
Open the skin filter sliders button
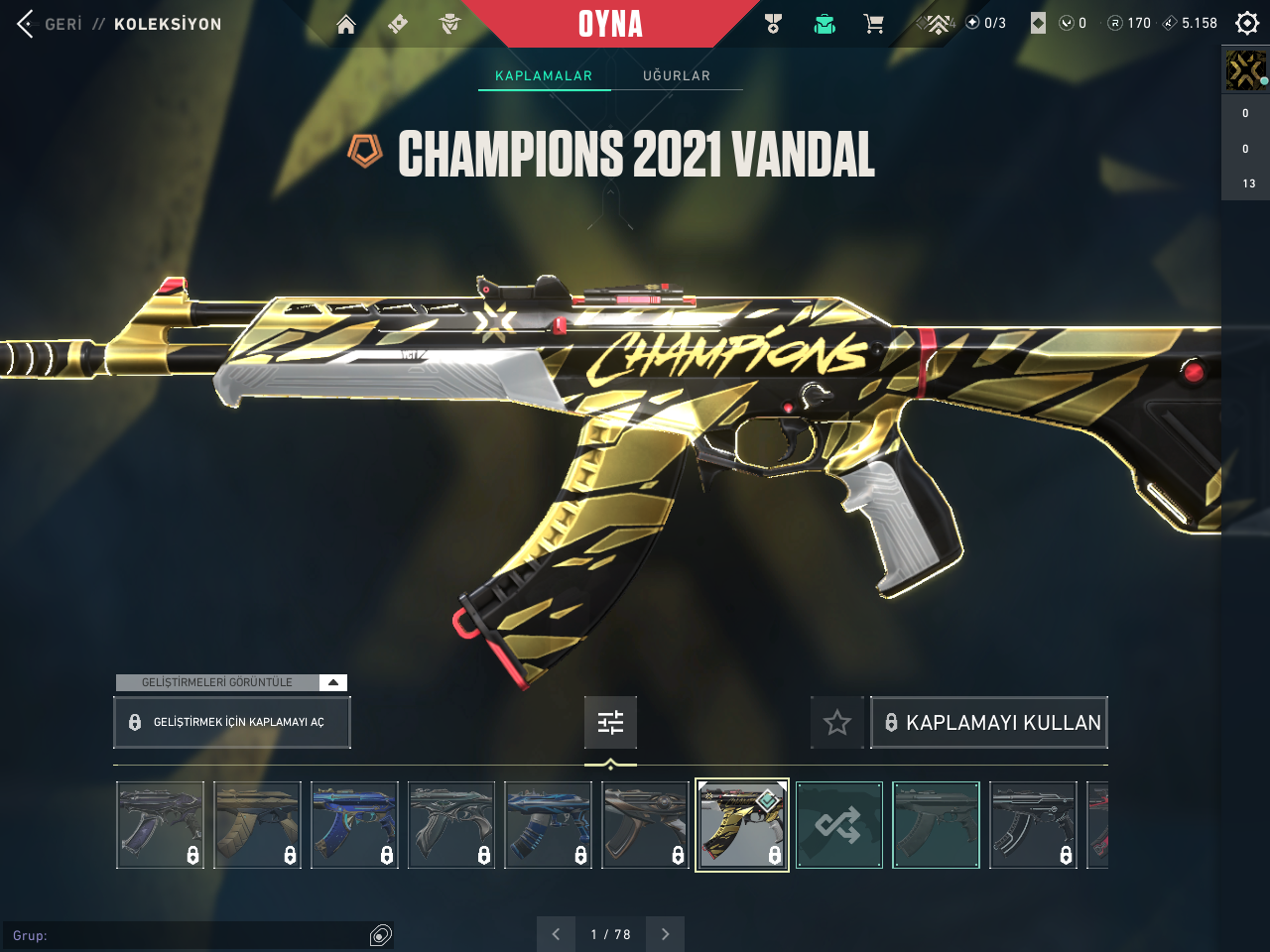pos(610,722)
